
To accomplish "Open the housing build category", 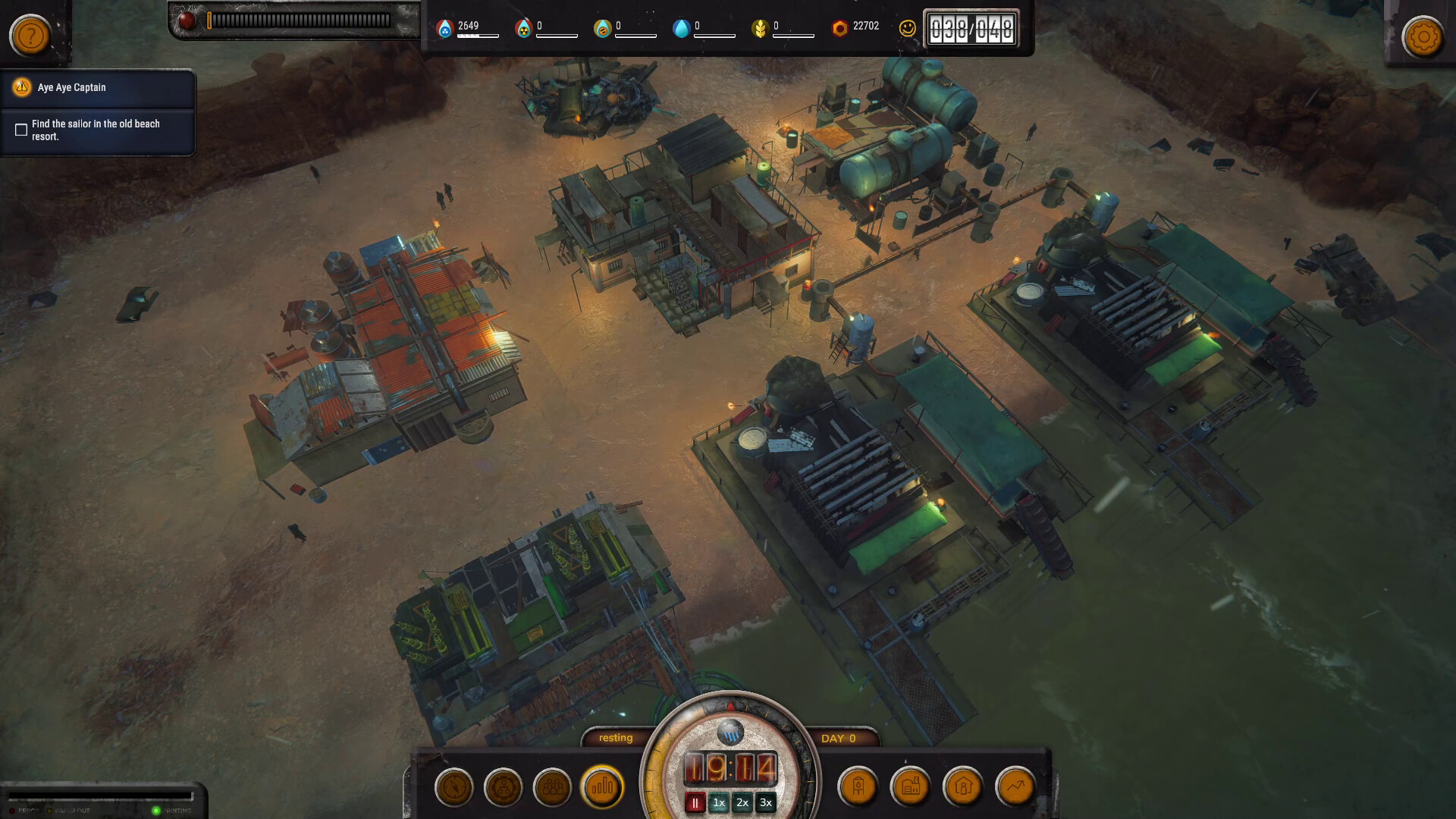I will pyautogui.click(x=963, y=787).
